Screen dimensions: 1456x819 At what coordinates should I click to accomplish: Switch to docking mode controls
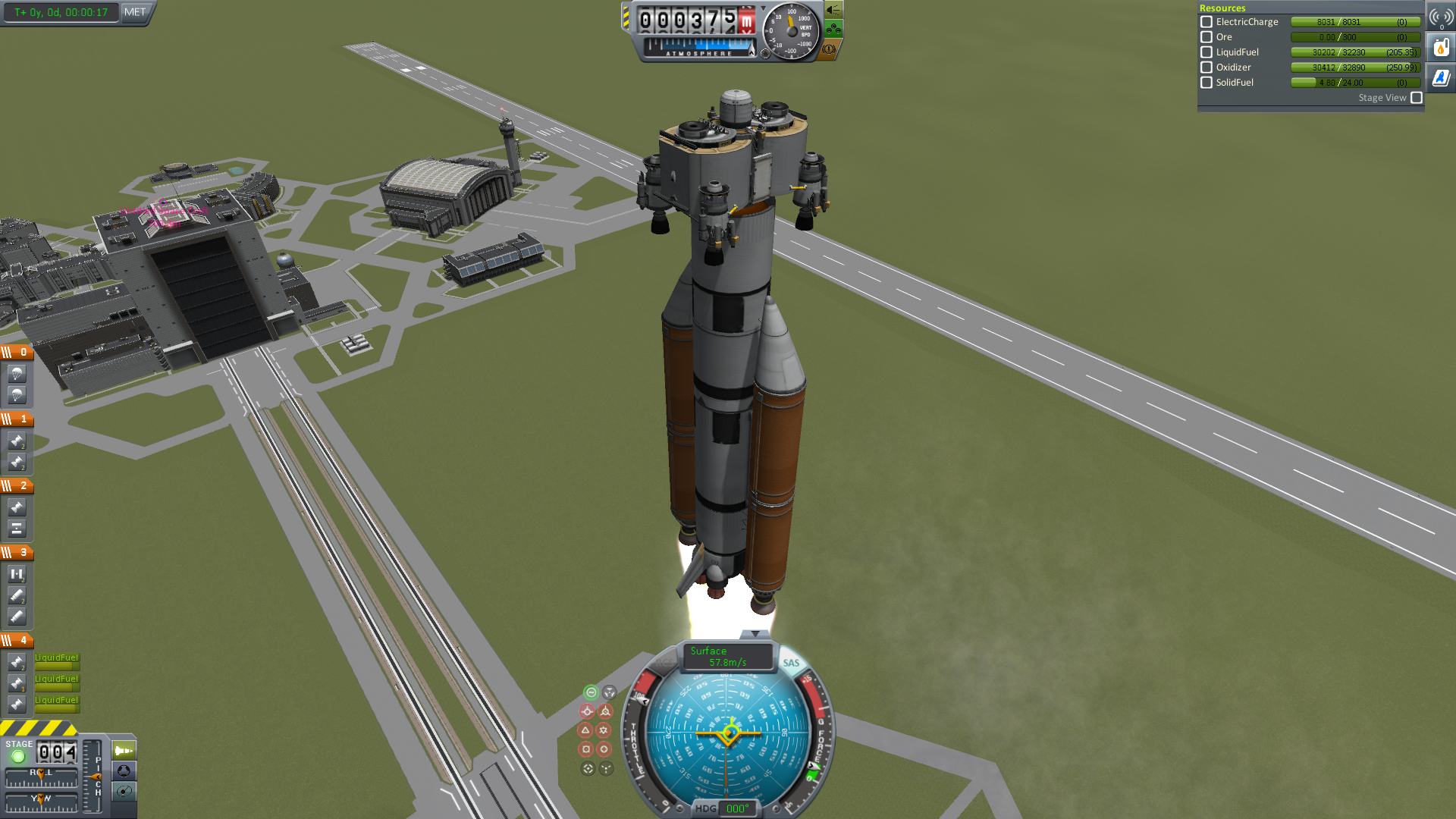point(124,771)
